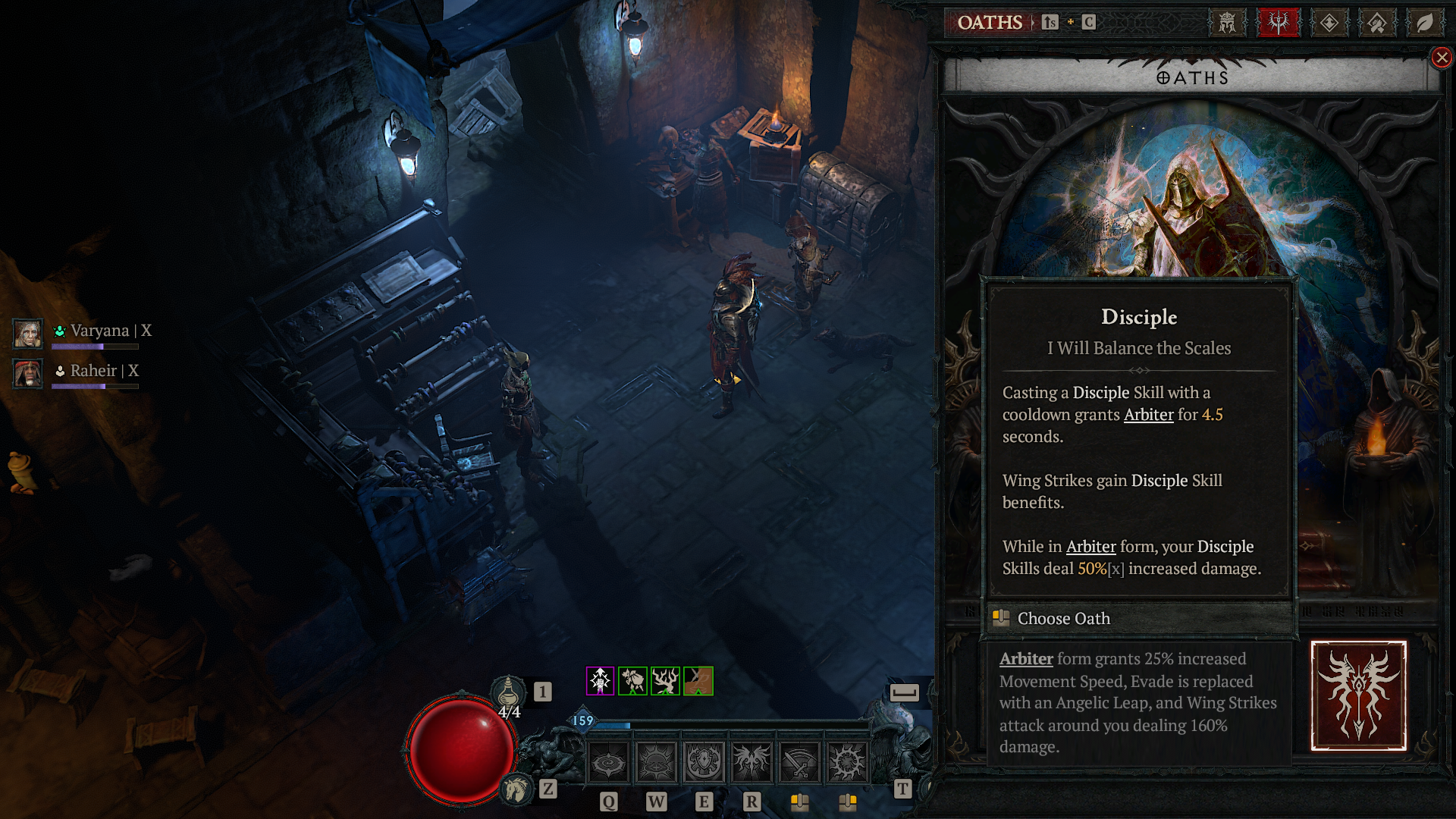This screenshot has width=1456, height=819.
Task: Open the helmet character tab
Action: [1227, 23]
